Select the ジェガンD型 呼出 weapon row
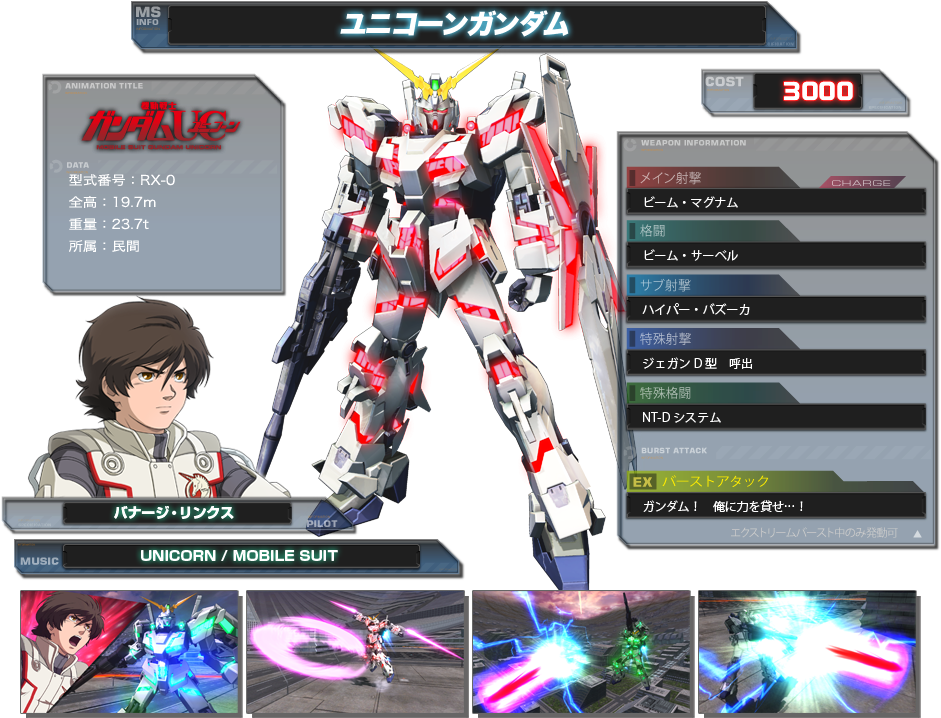Viewport: 941px width, 718px height. [x=775, y=364]
